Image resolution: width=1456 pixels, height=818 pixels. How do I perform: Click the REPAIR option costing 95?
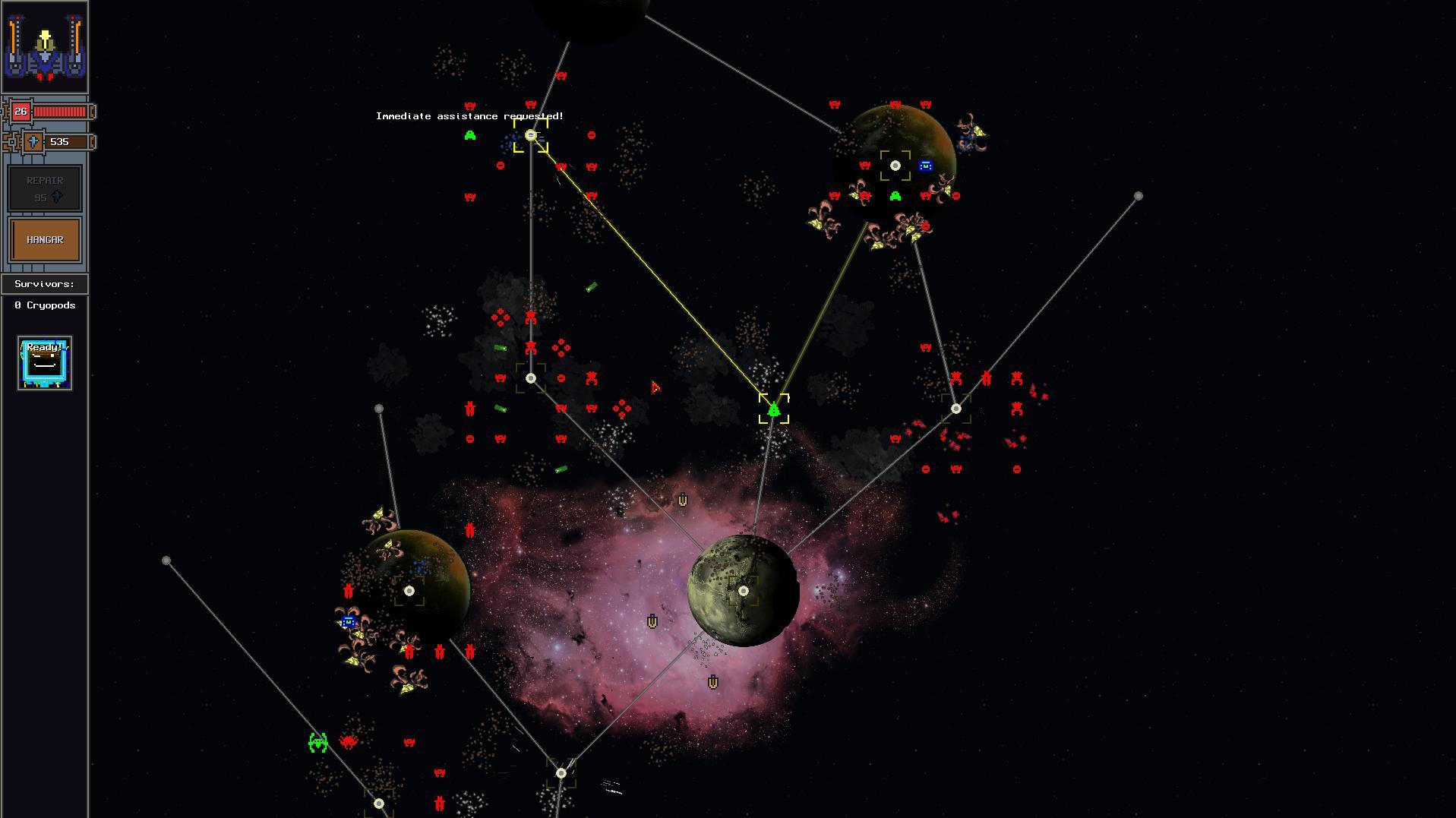pyautogui.click(x=44, y=188)
